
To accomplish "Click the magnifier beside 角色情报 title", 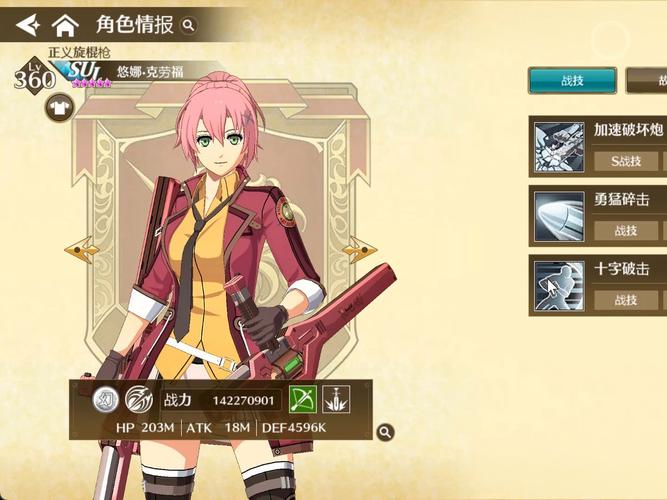I will pyautogui.click(x=189, y=25).
